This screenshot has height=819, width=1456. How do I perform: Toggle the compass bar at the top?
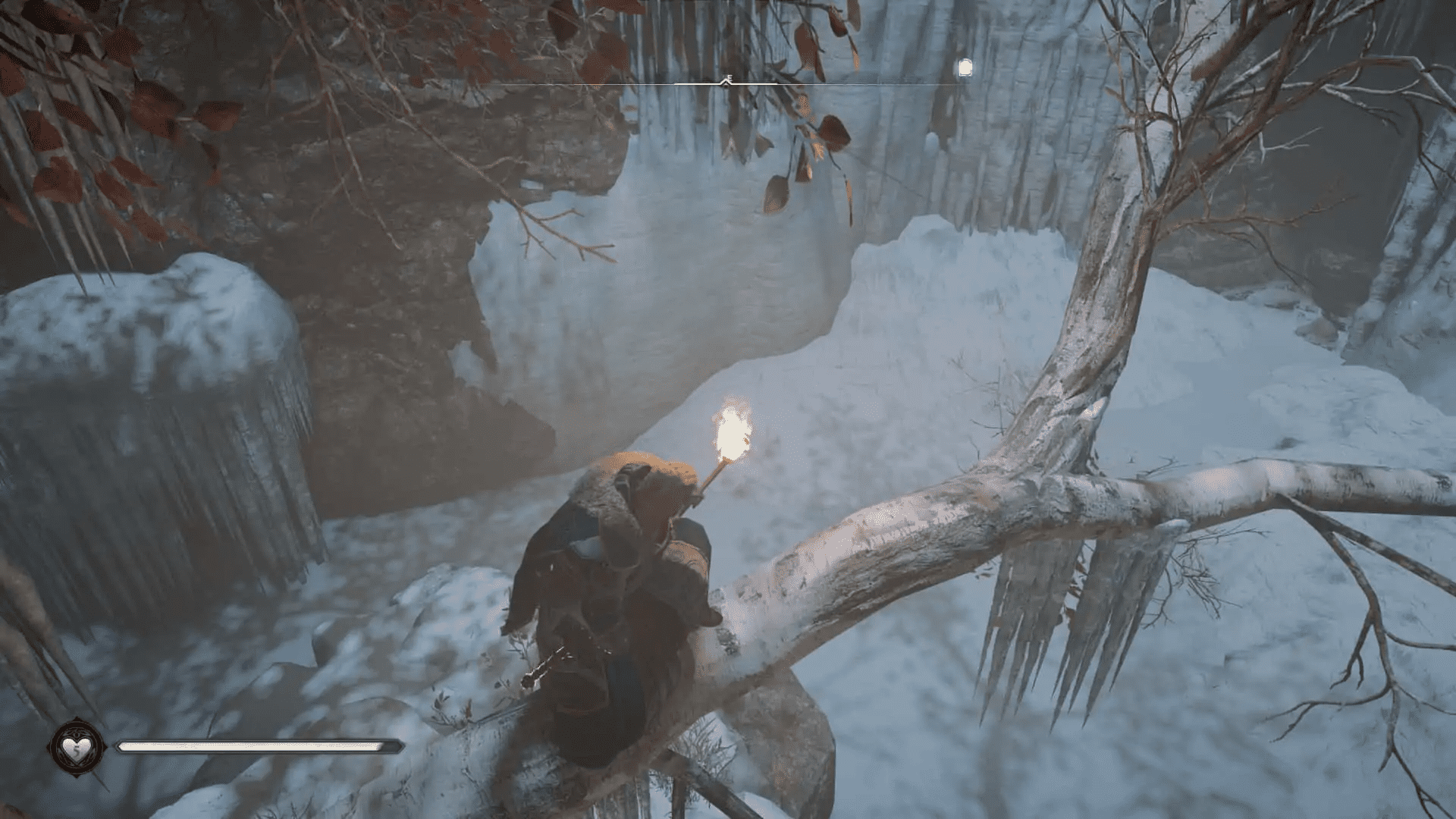(758, 83)
